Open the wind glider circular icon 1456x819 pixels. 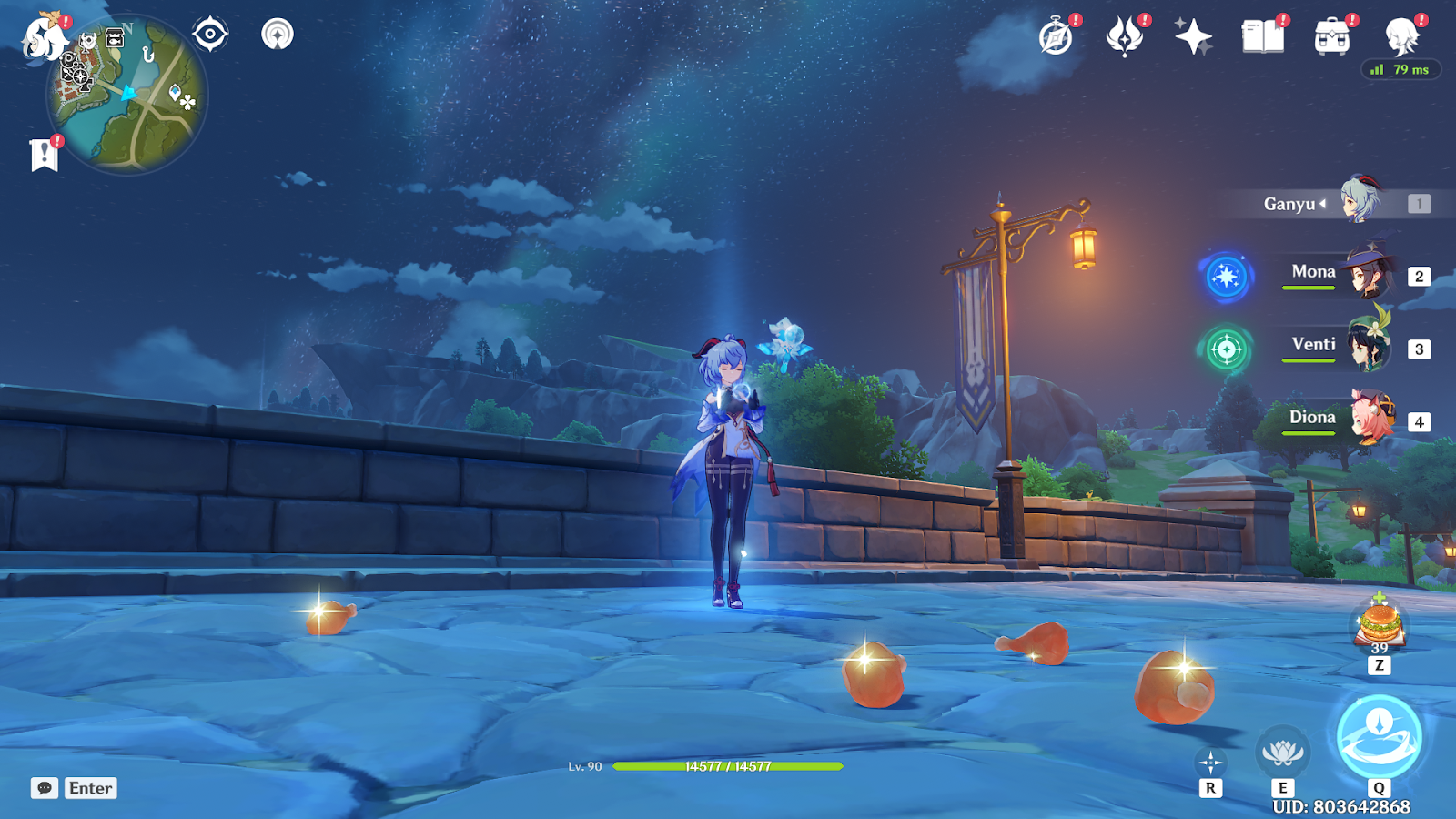click(278, 35)
